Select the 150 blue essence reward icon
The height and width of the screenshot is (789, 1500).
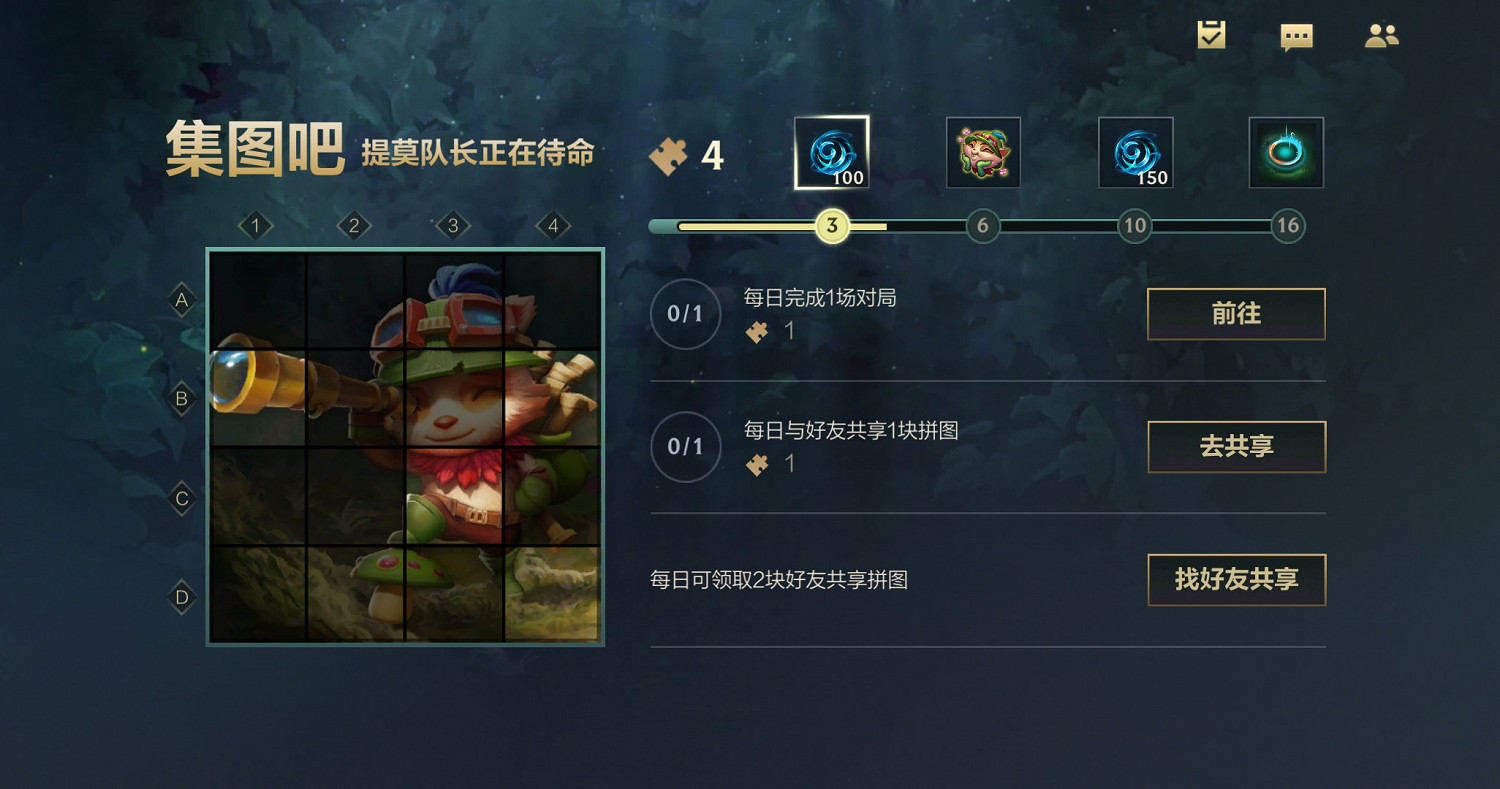tap(1135, 152)
